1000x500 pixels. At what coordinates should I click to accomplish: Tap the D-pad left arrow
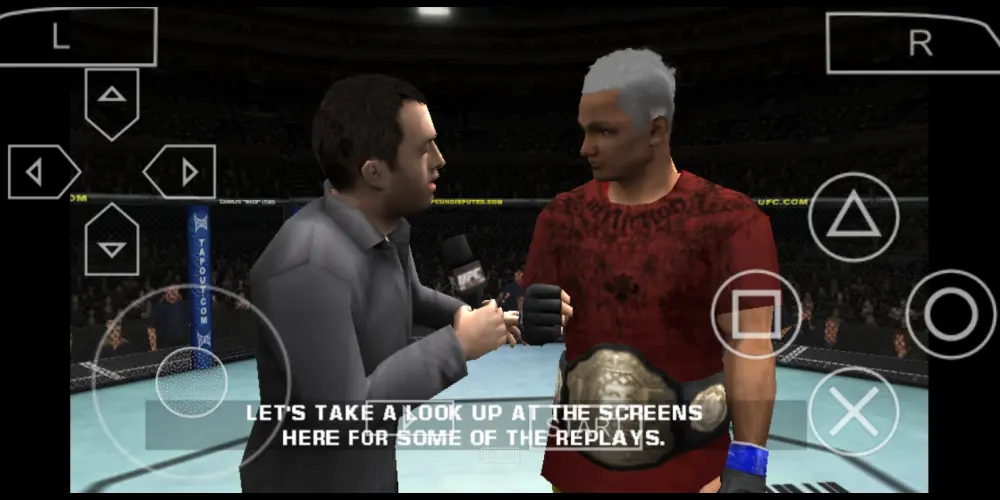click(41, 172)
